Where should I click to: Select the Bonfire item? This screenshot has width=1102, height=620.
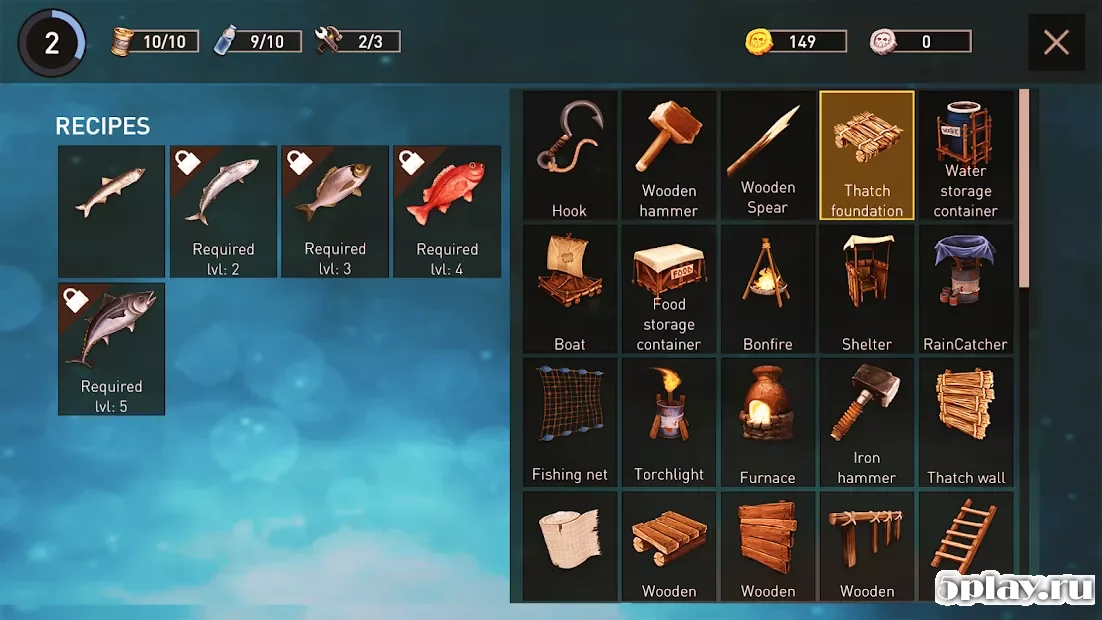tap(768, 289)
